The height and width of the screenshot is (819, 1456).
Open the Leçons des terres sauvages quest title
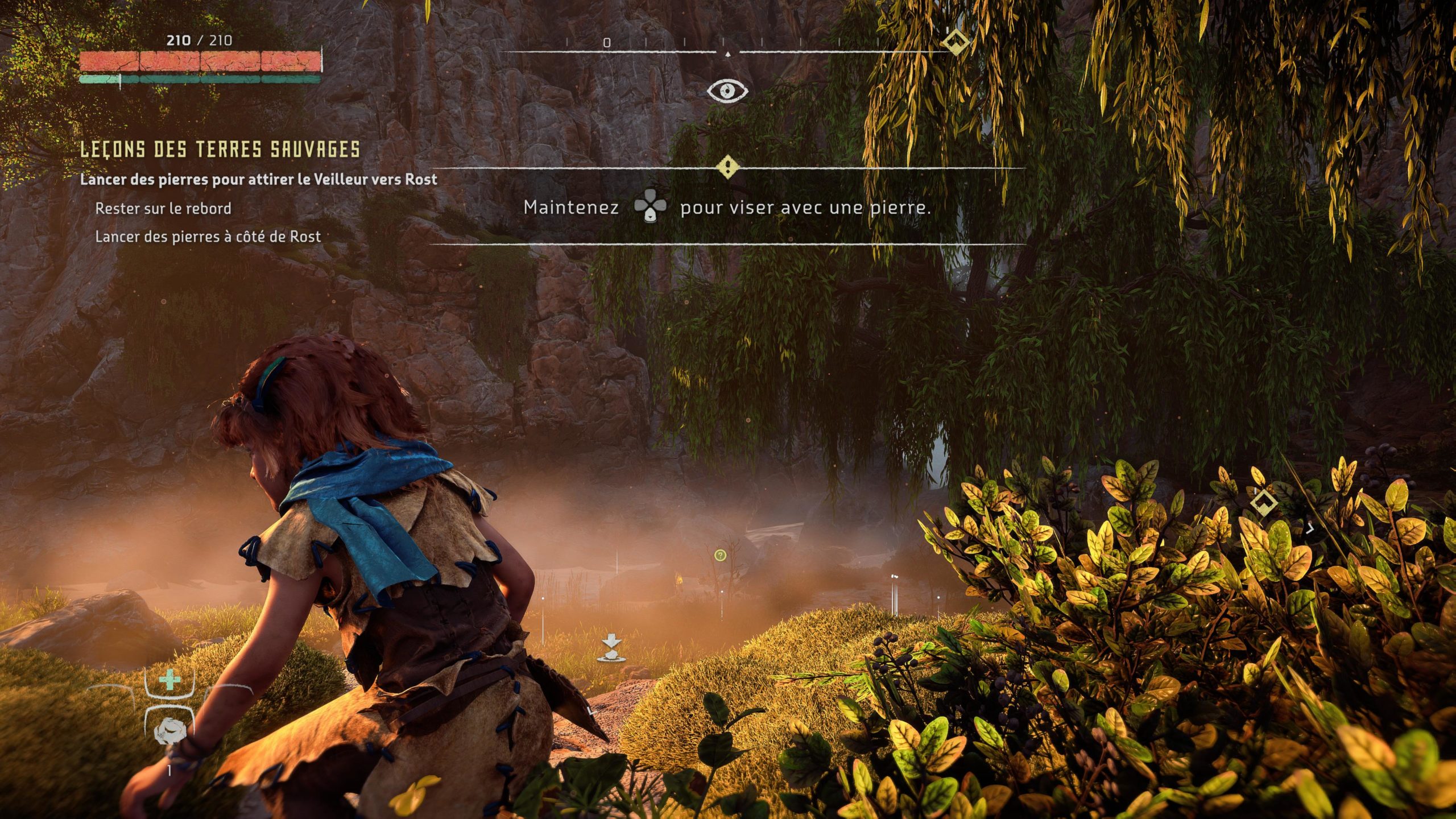click(220, 150)
